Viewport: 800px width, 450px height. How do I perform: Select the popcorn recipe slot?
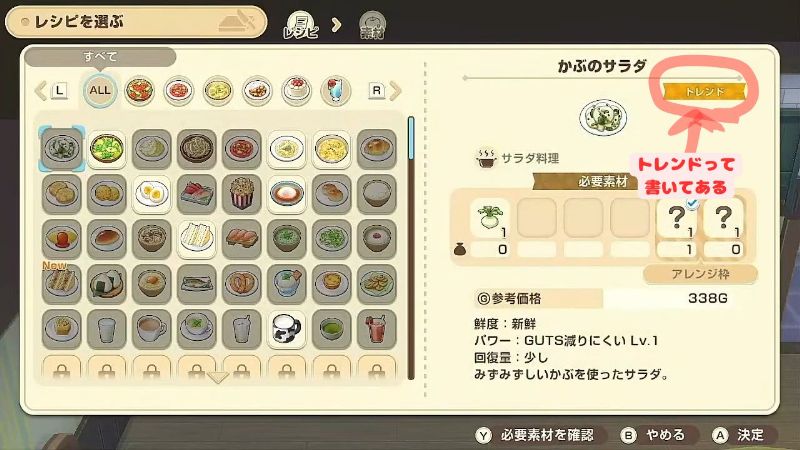(242, 194)
